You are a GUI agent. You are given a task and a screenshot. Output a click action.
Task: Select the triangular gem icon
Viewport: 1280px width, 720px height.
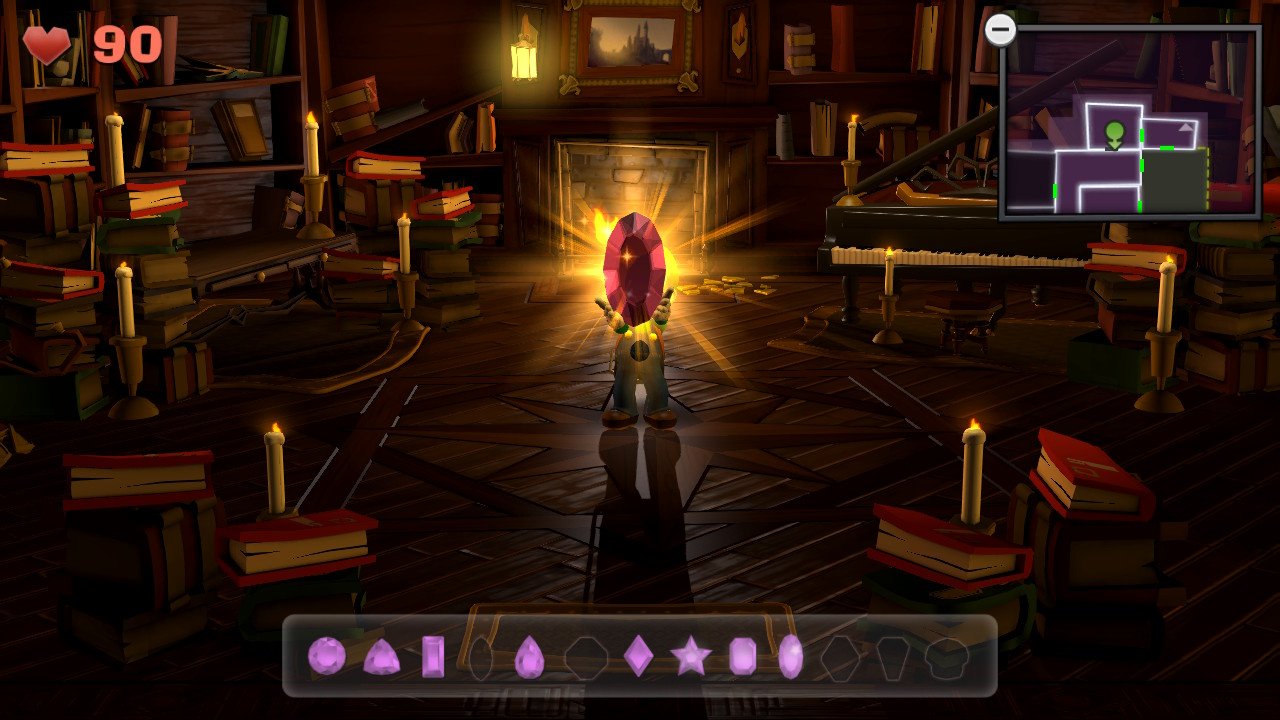383,655
